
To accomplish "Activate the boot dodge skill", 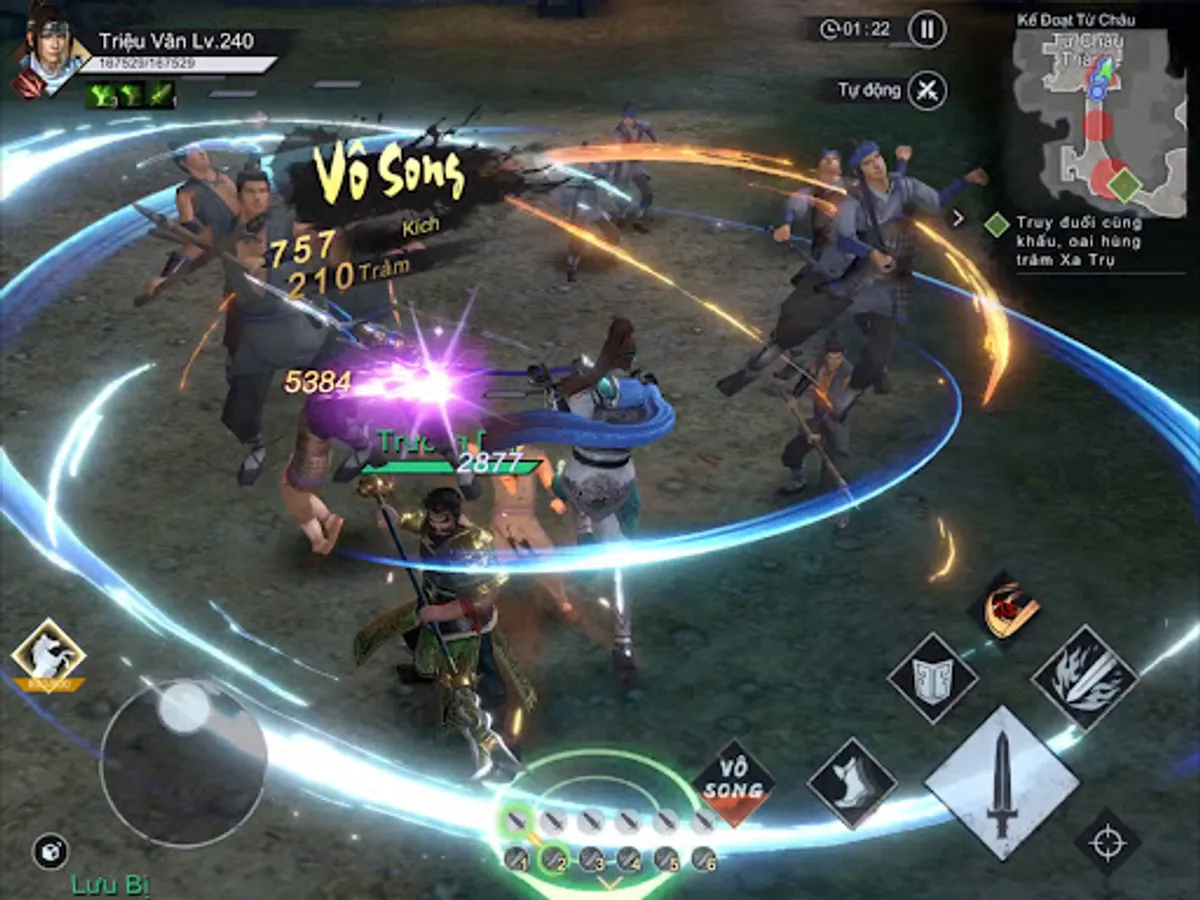I will (x=852, y=782).
